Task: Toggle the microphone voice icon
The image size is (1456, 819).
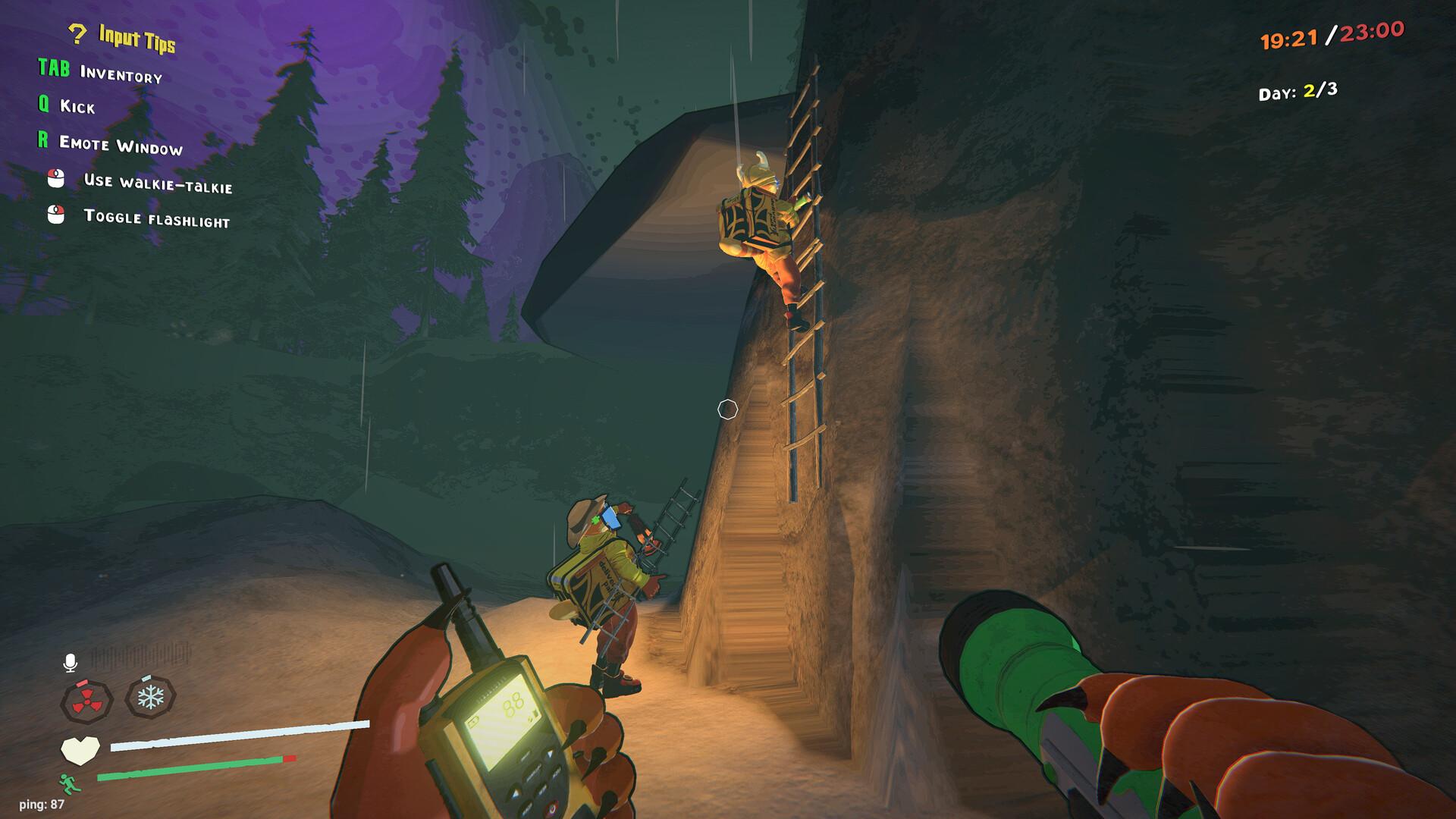Action: (70, 663)
